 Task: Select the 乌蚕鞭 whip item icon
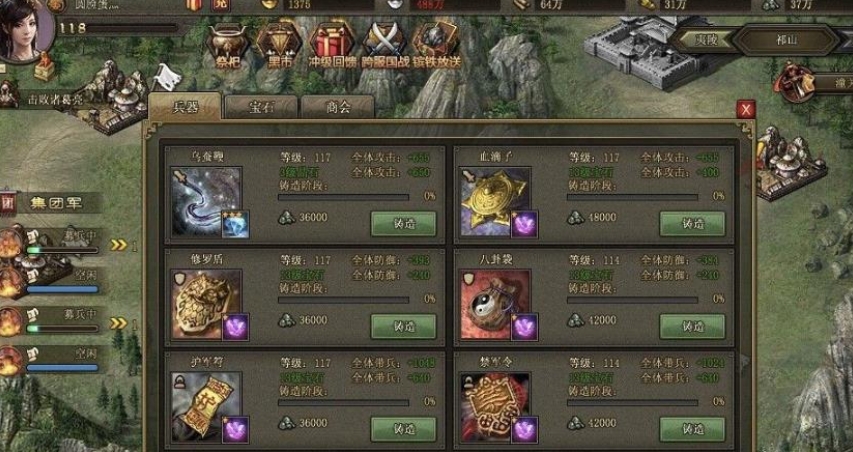pos(207,199)
